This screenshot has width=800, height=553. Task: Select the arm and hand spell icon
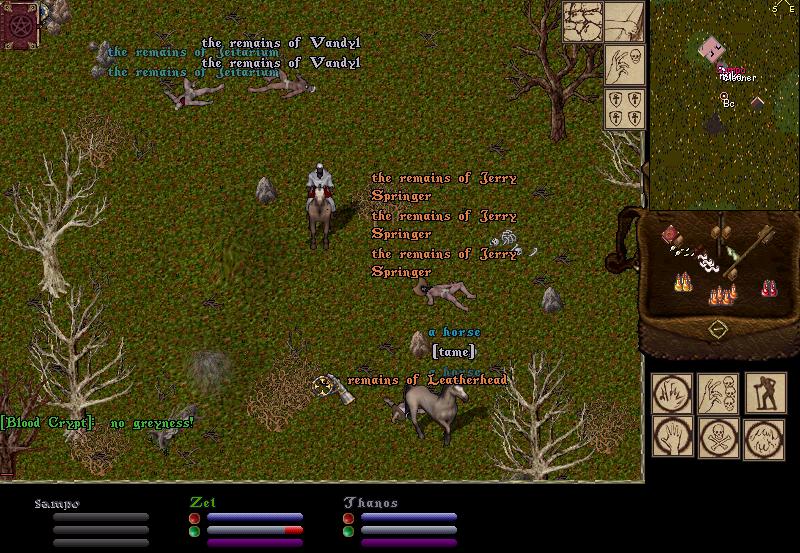pyautogui.click(x=625, y=21)
